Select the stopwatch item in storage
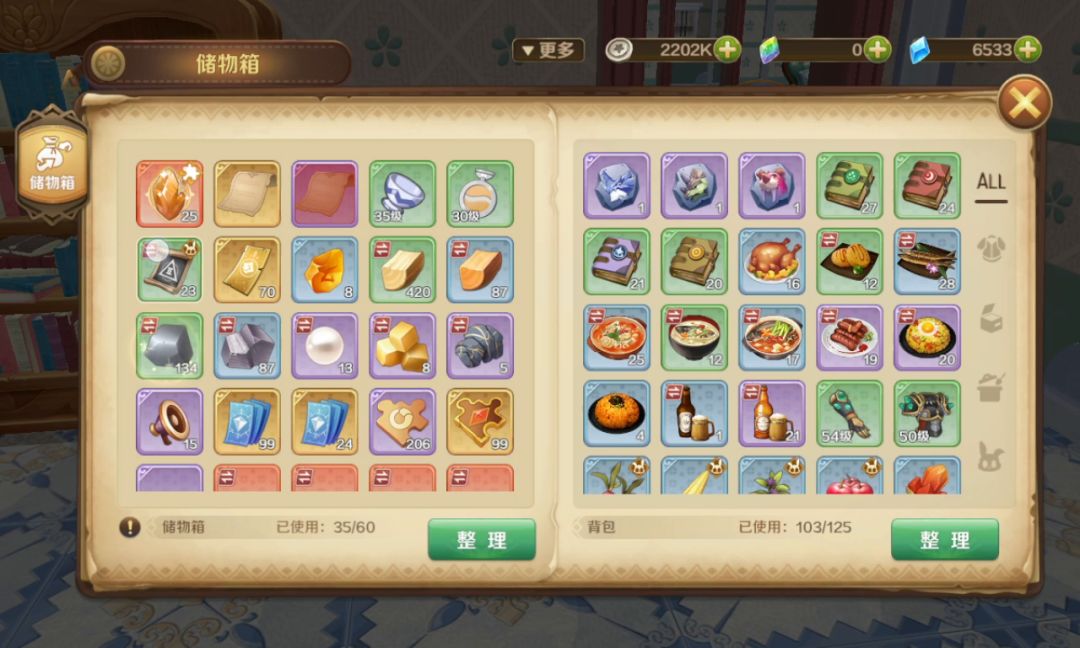The image size is (1080, 648). tap(479, 193)
